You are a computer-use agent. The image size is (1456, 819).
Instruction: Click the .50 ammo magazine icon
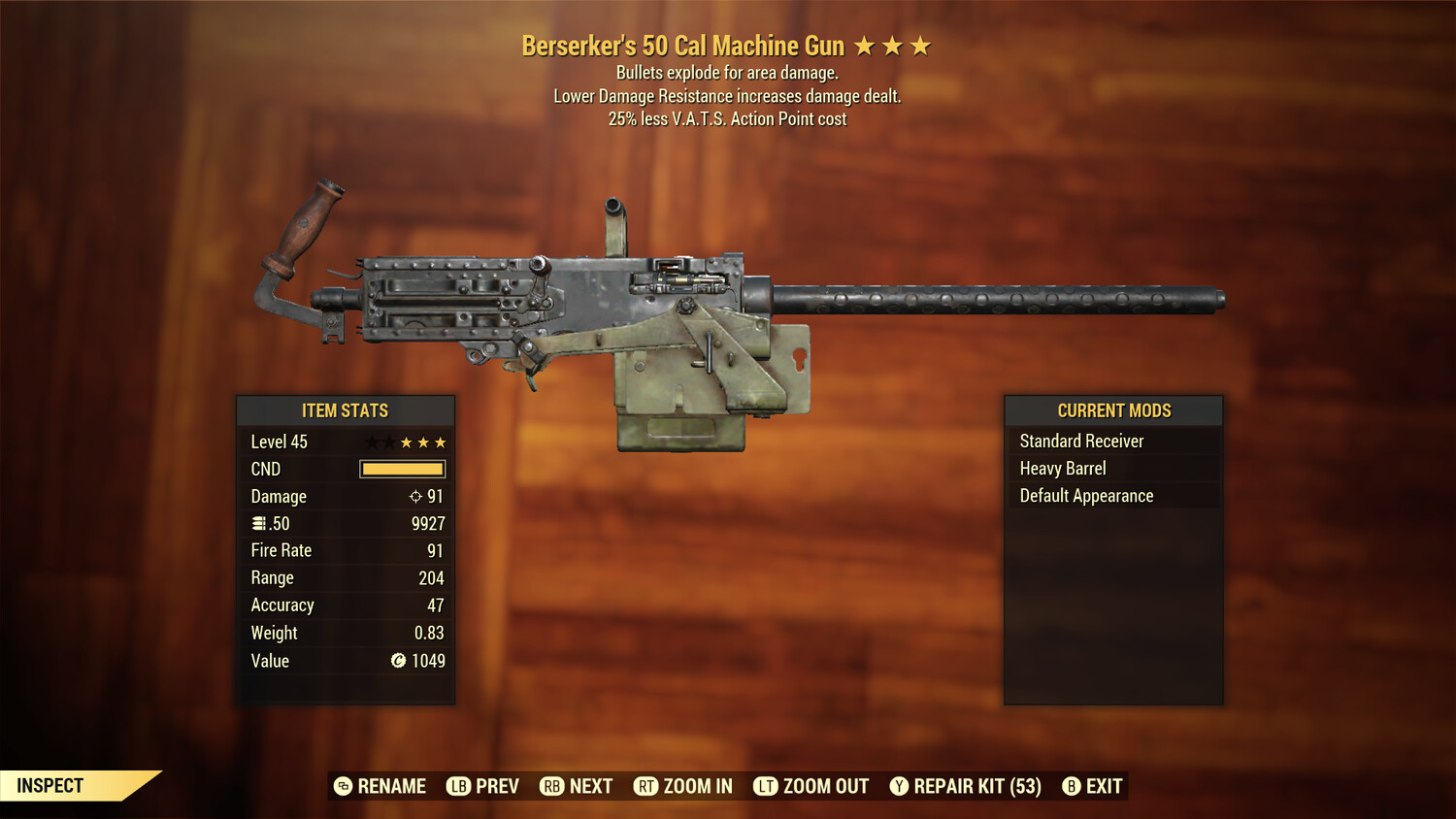(259, 523)
